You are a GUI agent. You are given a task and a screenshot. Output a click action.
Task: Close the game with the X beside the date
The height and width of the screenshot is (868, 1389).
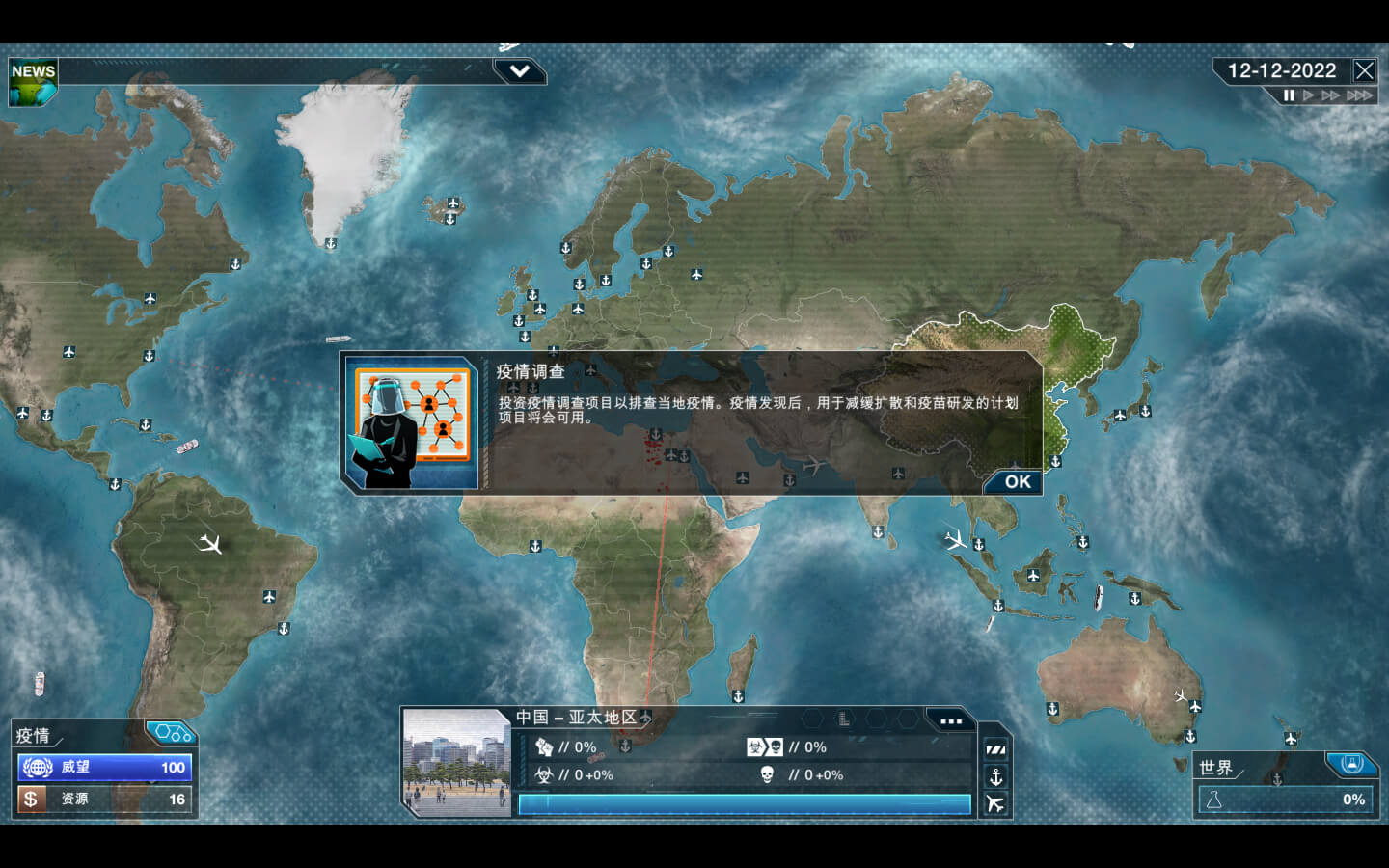click(x=1364, y=70)
